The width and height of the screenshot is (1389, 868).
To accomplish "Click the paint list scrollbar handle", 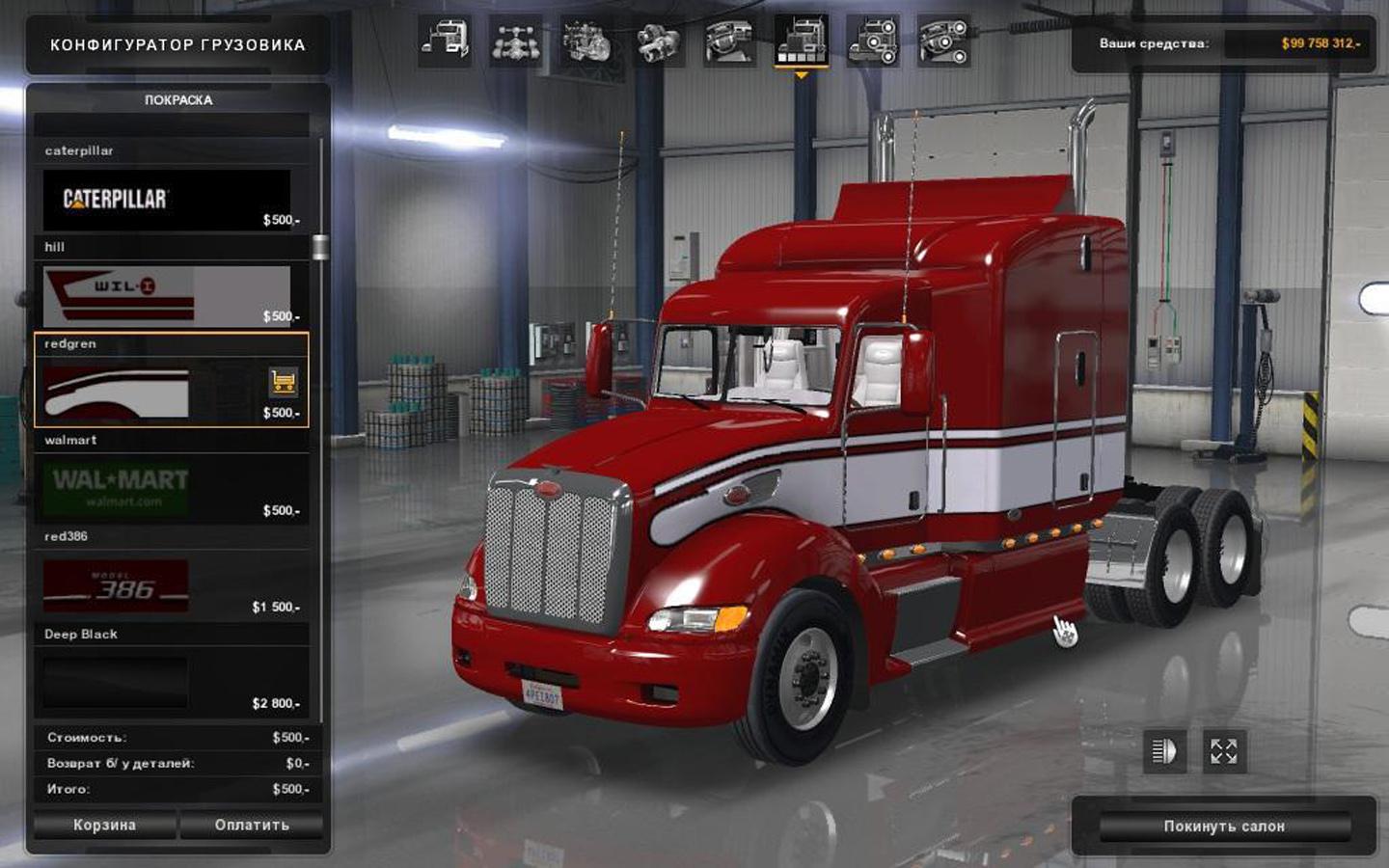I will 320,247.
